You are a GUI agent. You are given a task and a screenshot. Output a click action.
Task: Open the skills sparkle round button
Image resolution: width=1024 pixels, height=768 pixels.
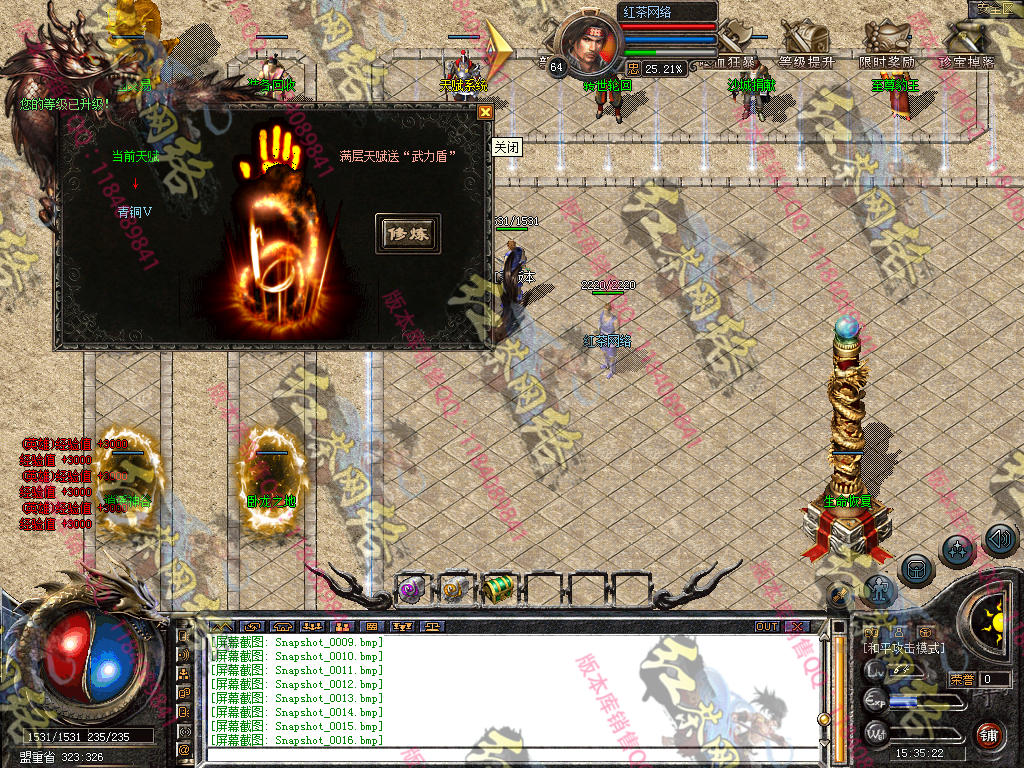958,549
